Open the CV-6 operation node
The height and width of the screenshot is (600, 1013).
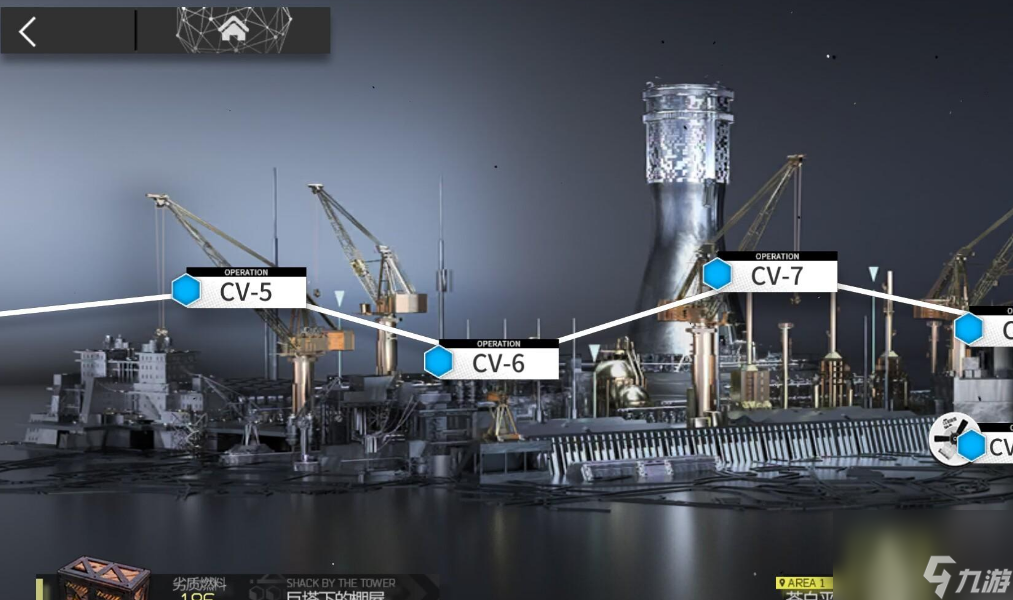coord(497,361)
